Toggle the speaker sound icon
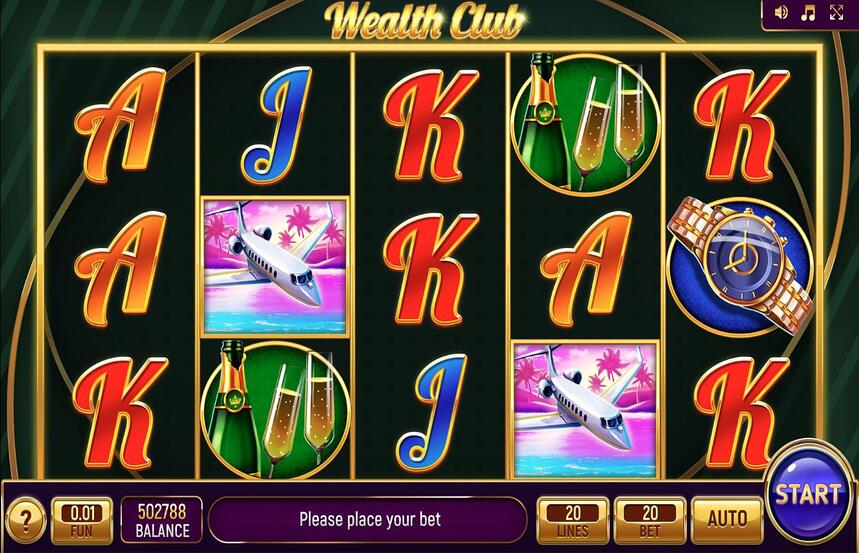This screenshot has width=859, height=553. (781, 13)
